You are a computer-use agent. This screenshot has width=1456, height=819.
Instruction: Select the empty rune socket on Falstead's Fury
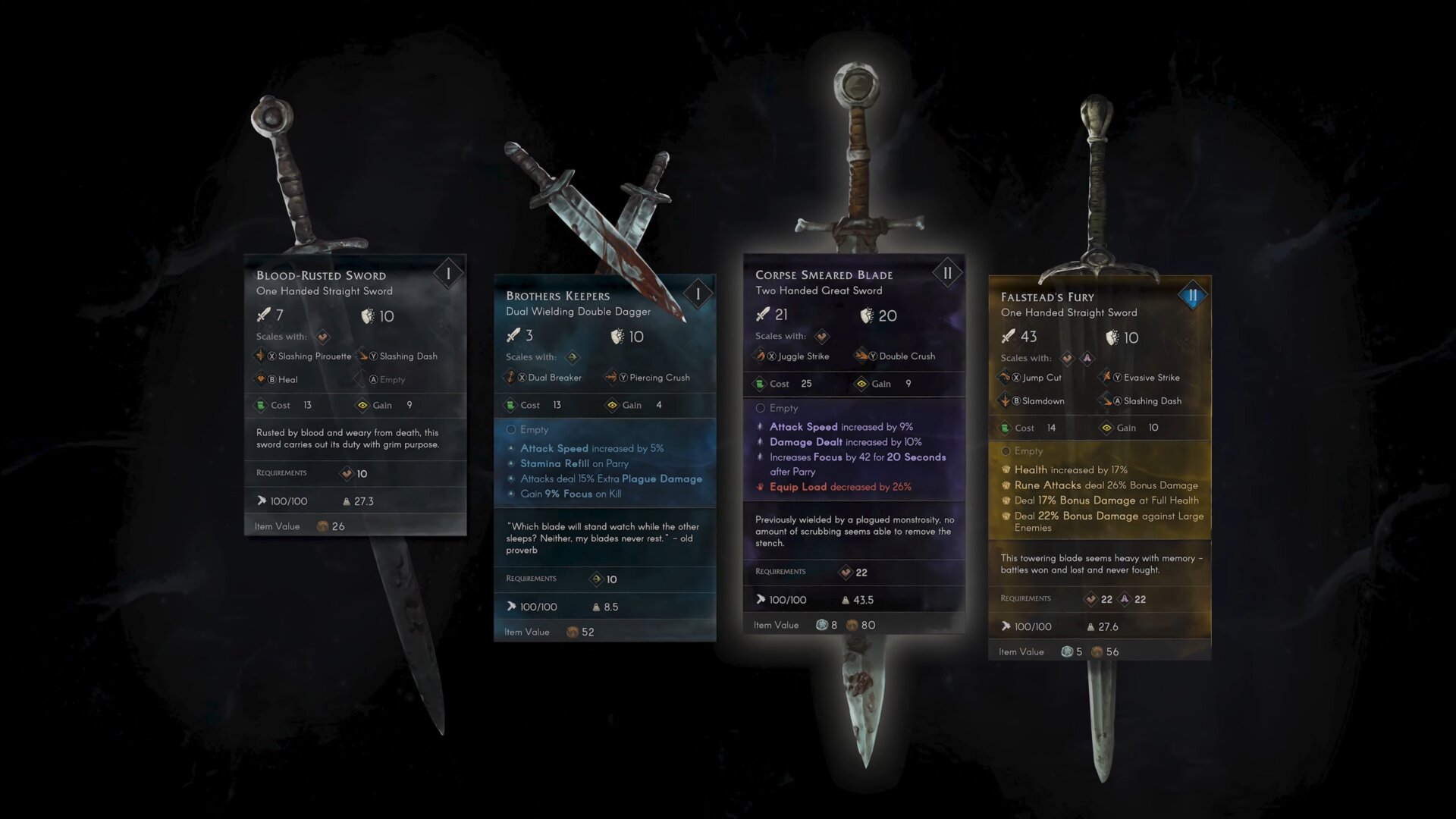pos(1006,450)
